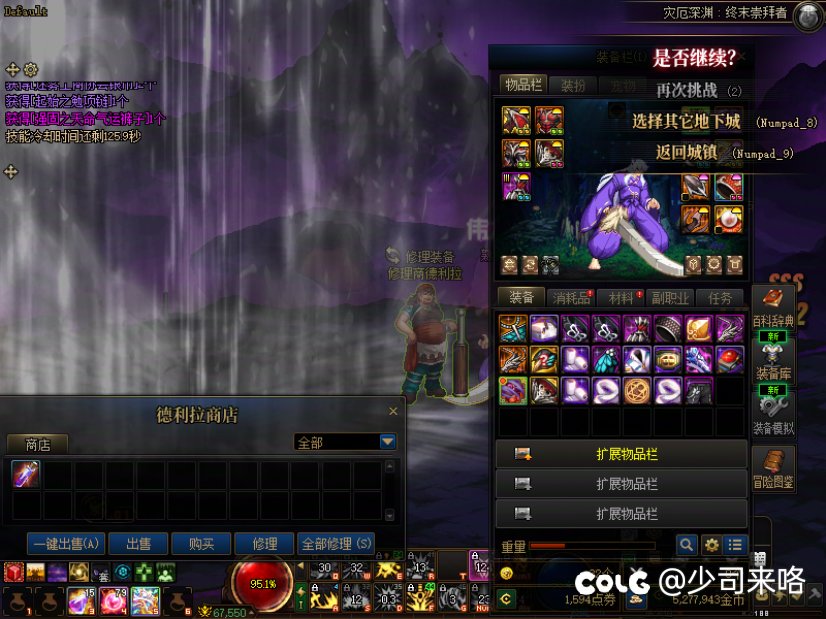
Task: Select 选择其它地下城 option
Action: [686, 122]
